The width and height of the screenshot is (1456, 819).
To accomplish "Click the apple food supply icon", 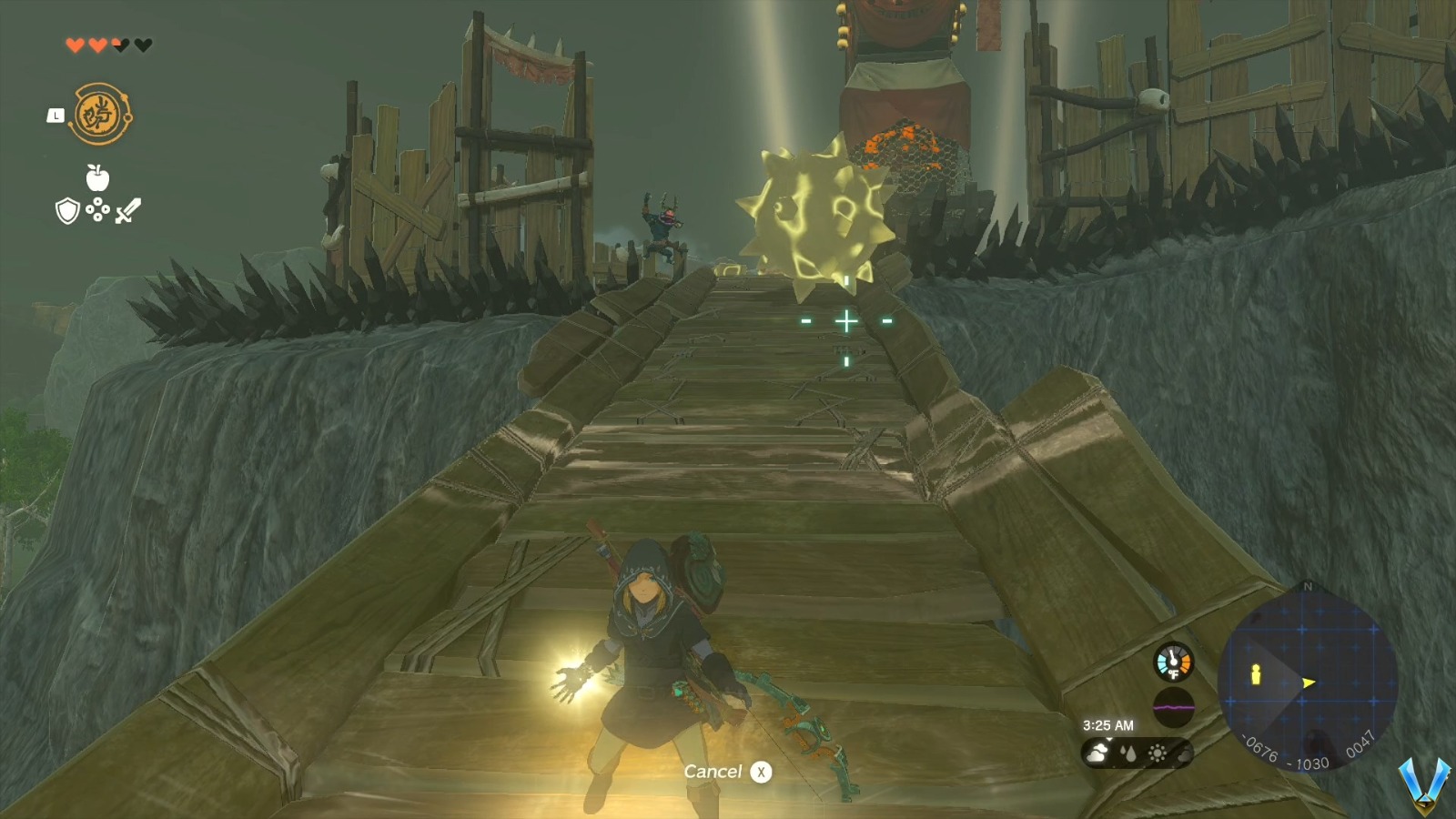I will 98,178.
